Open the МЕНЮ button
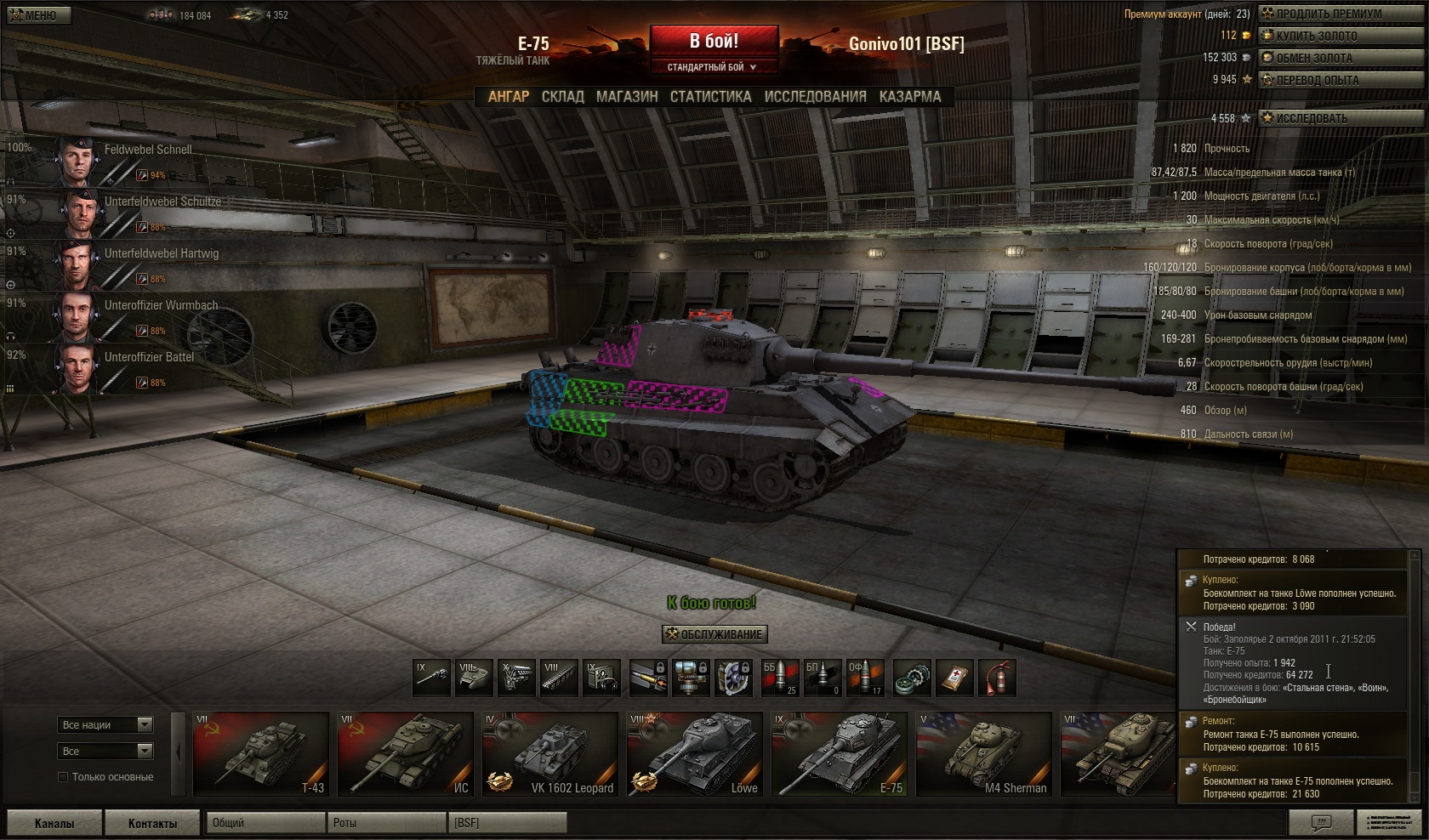Image resolution: width=1429 pixels, height=840 pixels. pyautogui.click(x=36, y=15)
